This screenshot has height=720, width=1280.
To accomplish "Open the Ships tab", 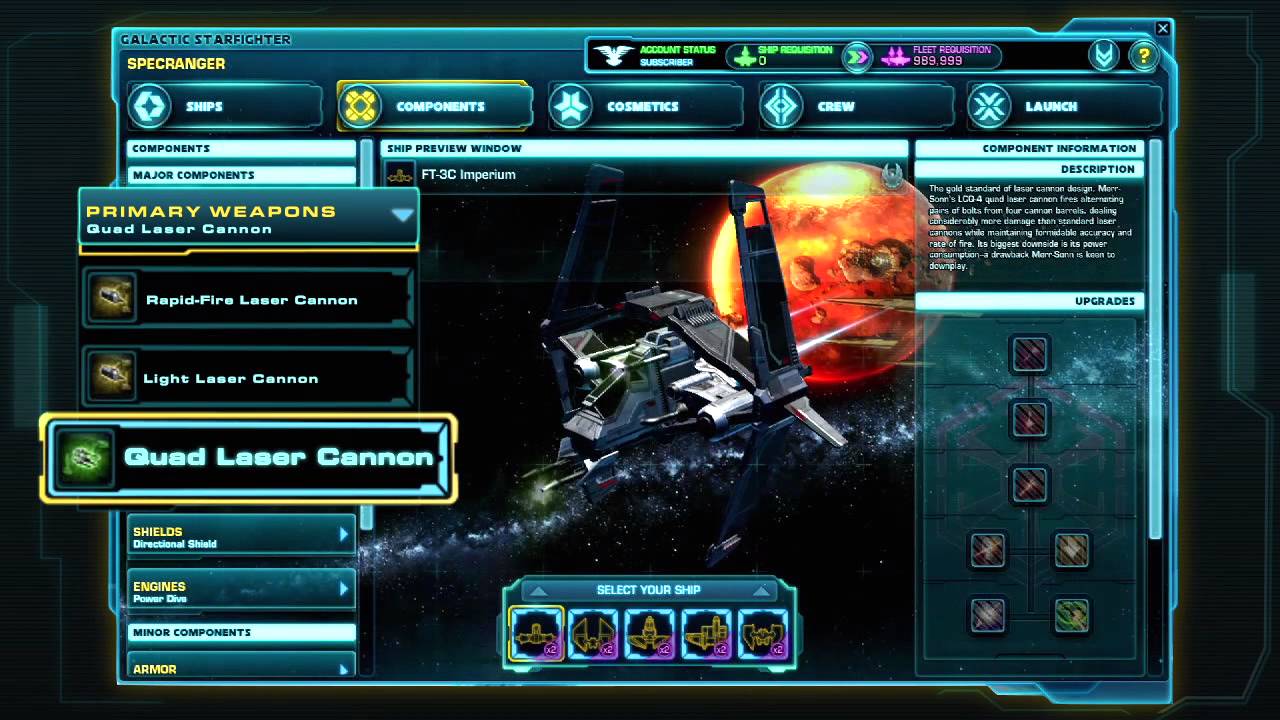I will click(224, 106).
